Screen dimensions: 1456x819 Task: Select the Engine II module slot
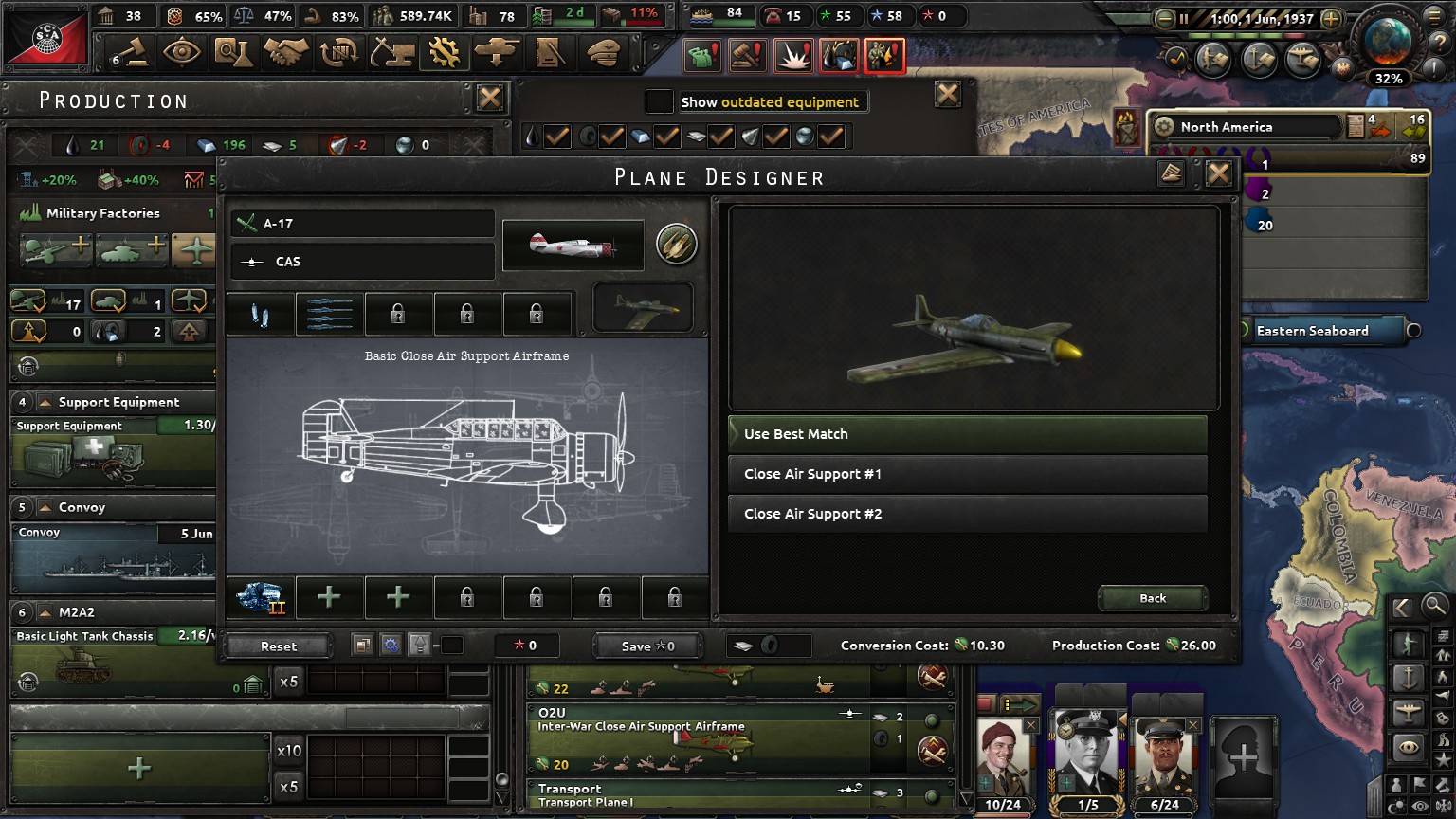(x=259, y=597)
